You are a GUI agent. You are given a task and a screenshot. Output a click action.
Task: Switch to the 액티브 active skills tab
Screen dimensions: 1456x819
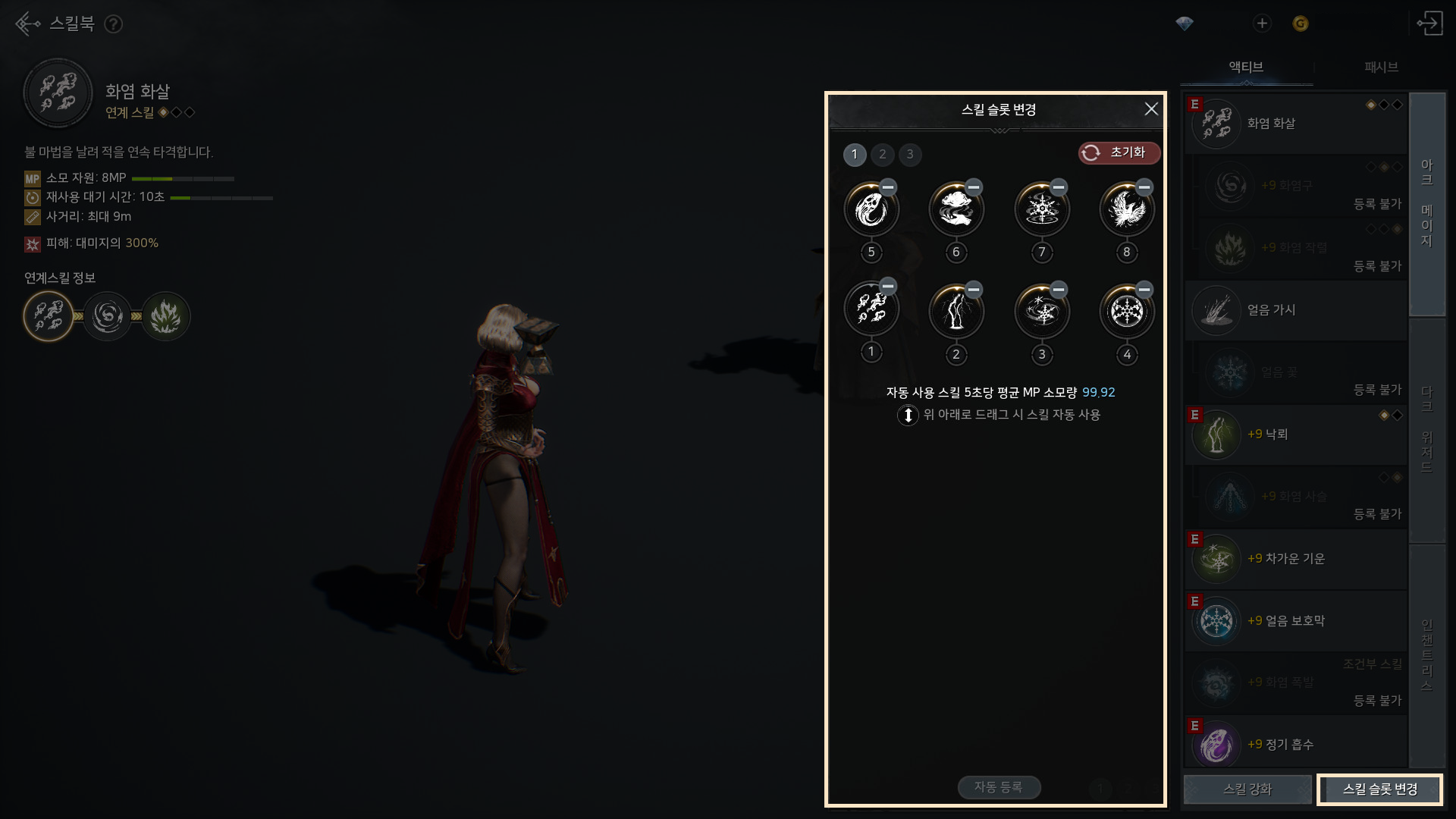(1246, 67)
